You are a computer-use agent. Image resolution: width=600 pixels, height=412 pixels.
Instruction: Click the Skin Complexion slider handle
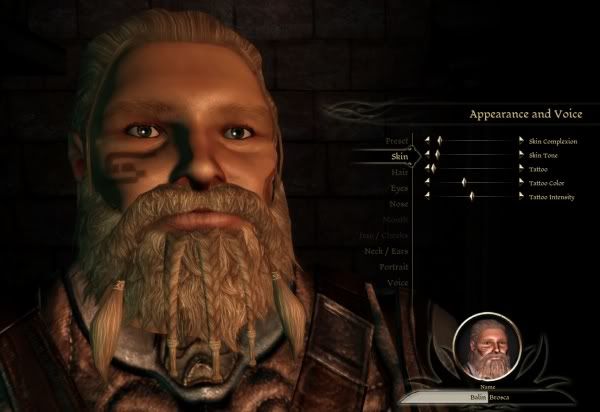pos(441,141)
